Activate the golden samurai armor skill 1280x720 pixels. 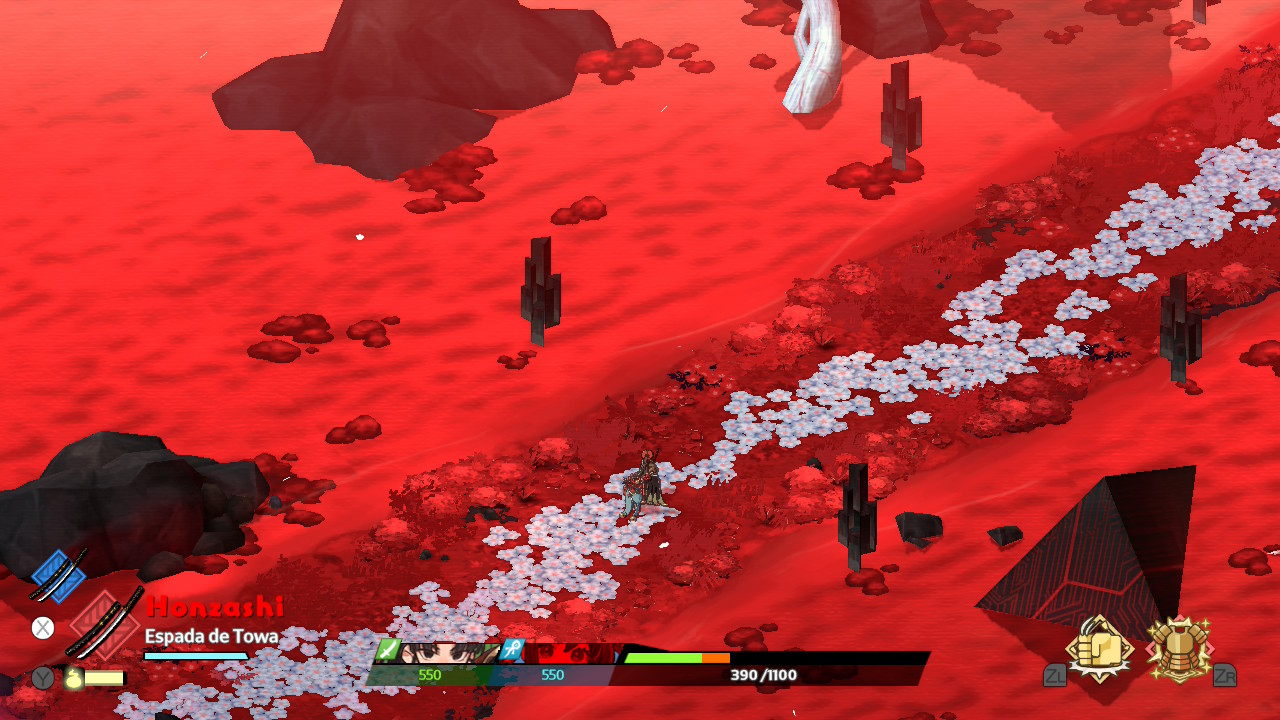tap(1178, 648)
